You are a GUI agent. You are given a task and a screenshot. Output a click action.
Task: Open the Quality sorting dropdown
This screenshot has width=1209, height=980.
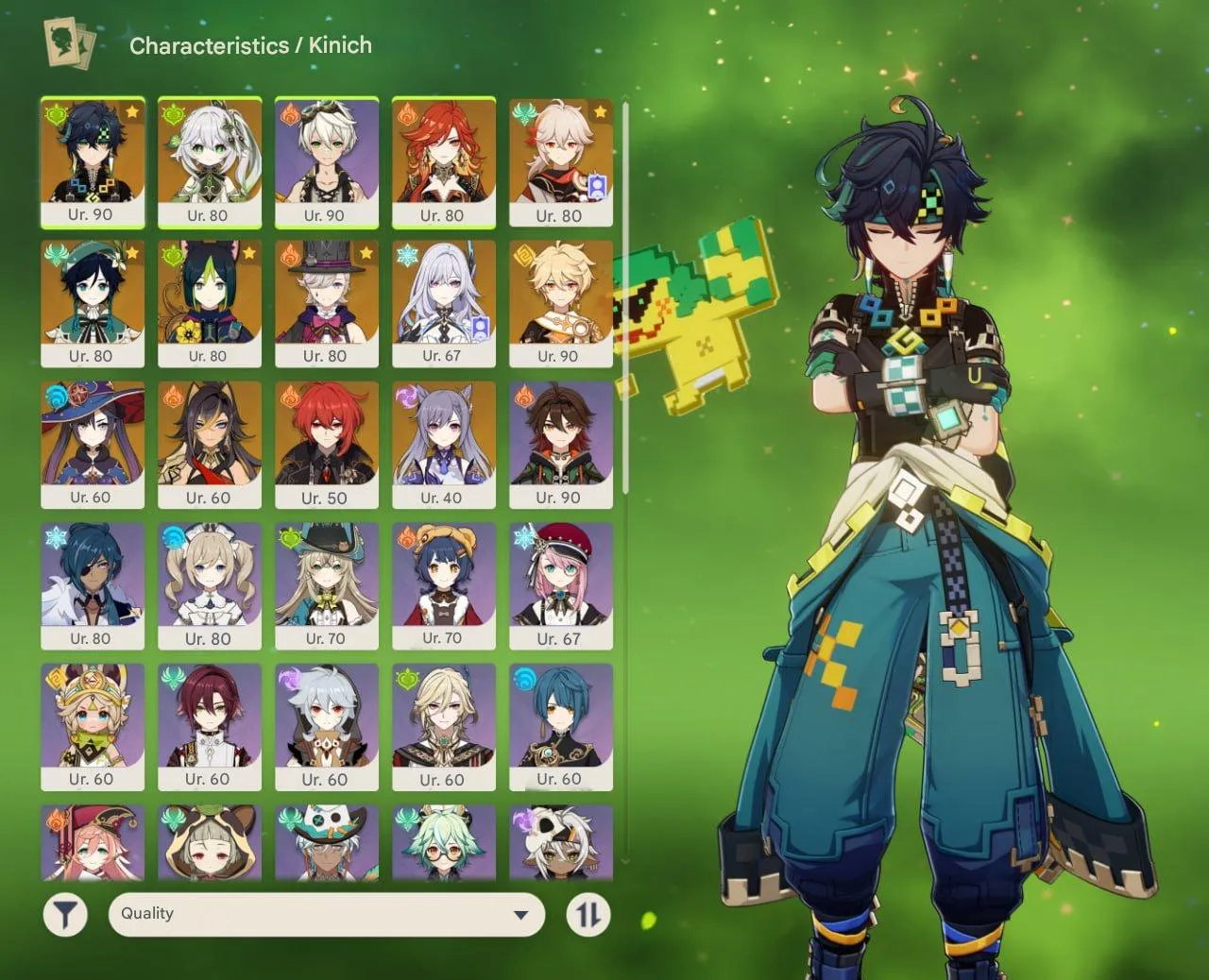click(x=326, y=913)
